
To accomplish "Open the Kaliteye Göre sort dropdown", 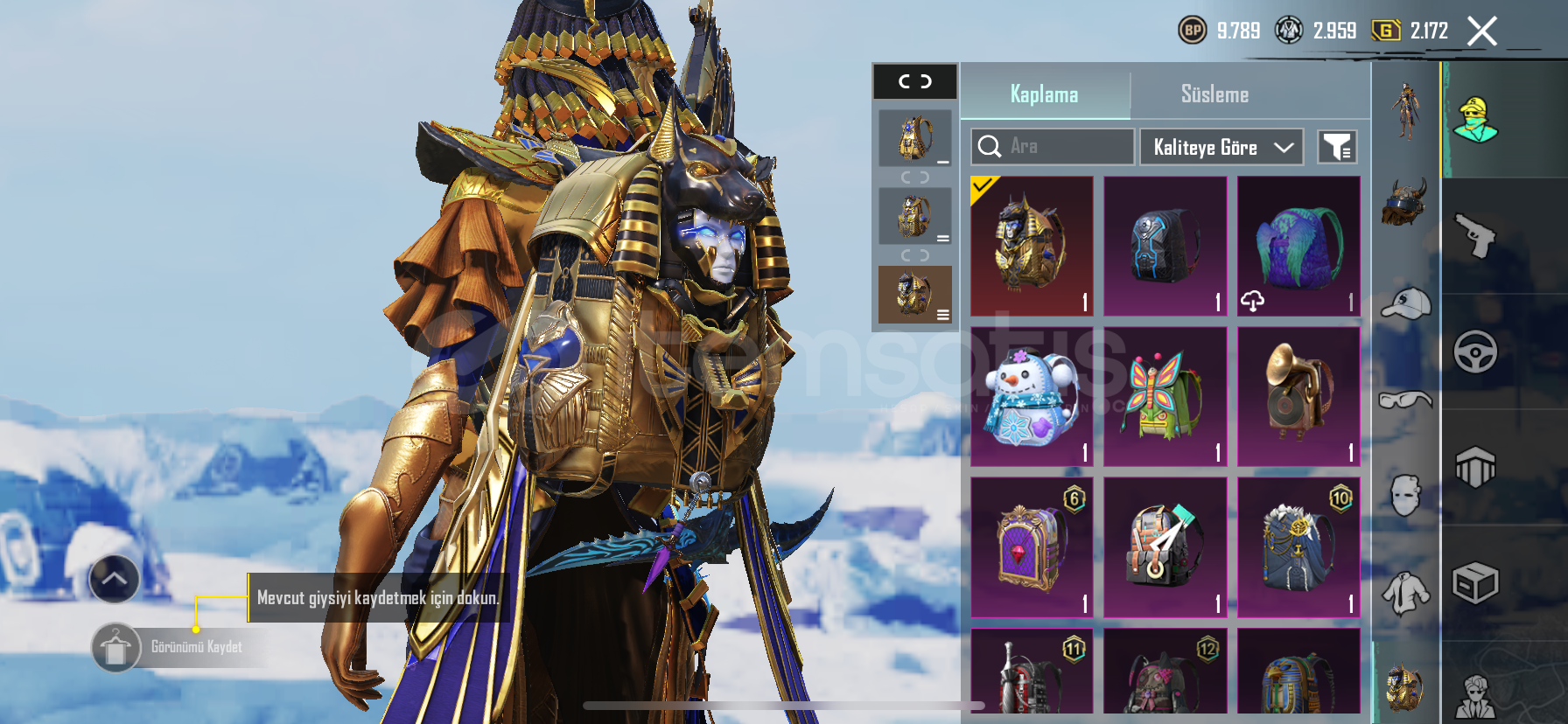I will point(1221,147).
